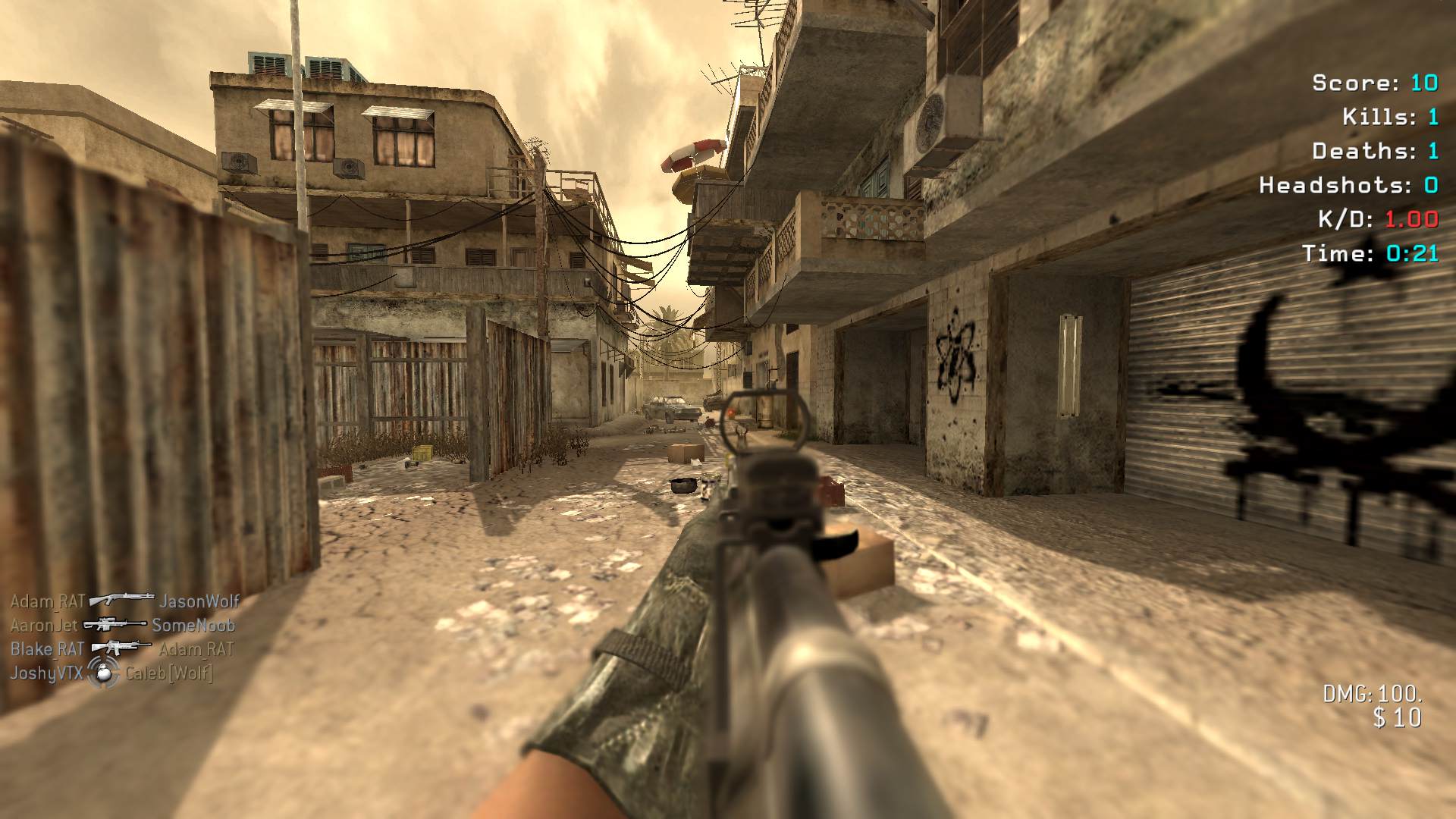The image size is (1456, 819).
Task: Click the assault rifle kill feed icon
Action: pos(121,648)
